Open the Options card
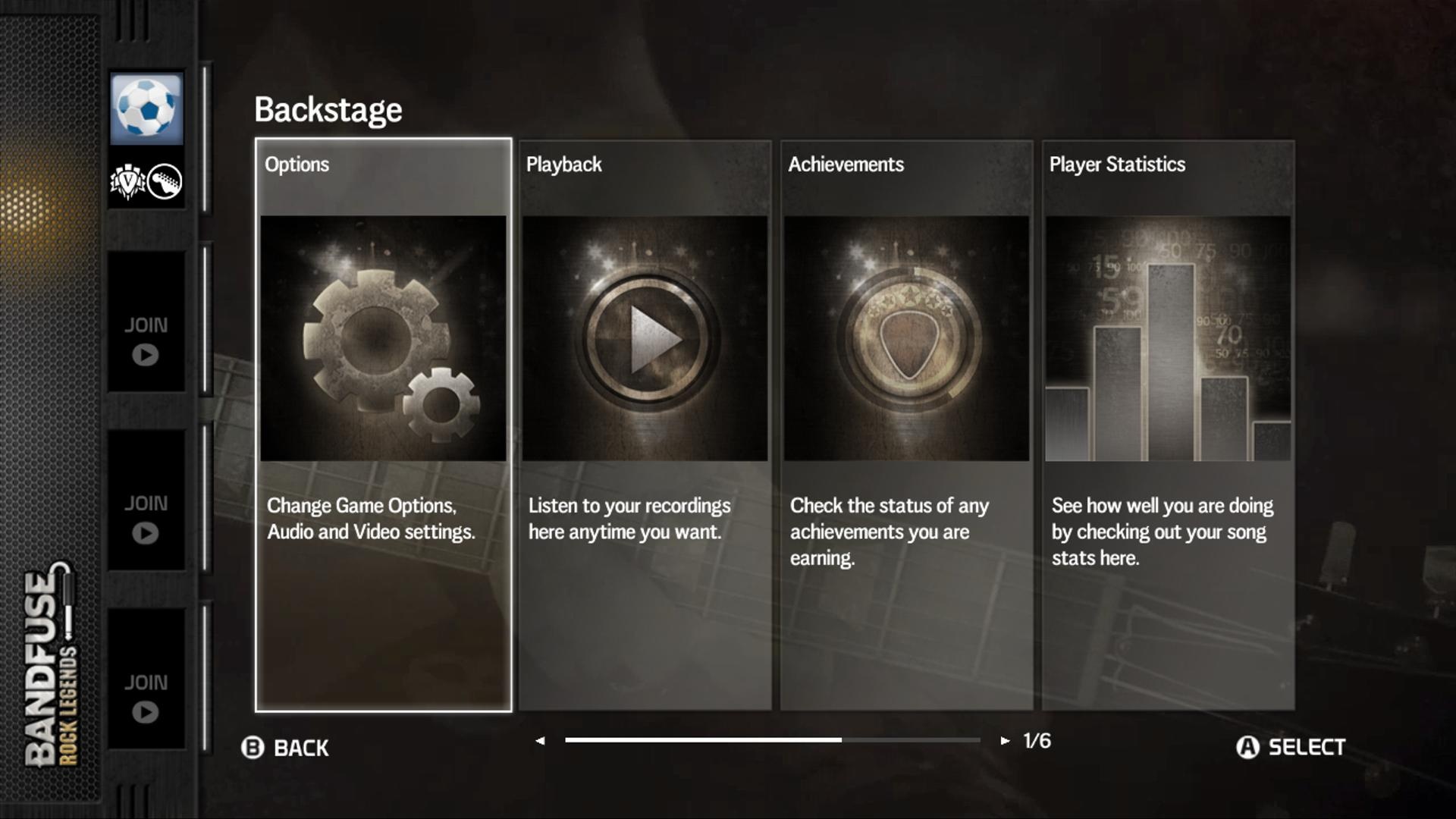 (383, 425)
